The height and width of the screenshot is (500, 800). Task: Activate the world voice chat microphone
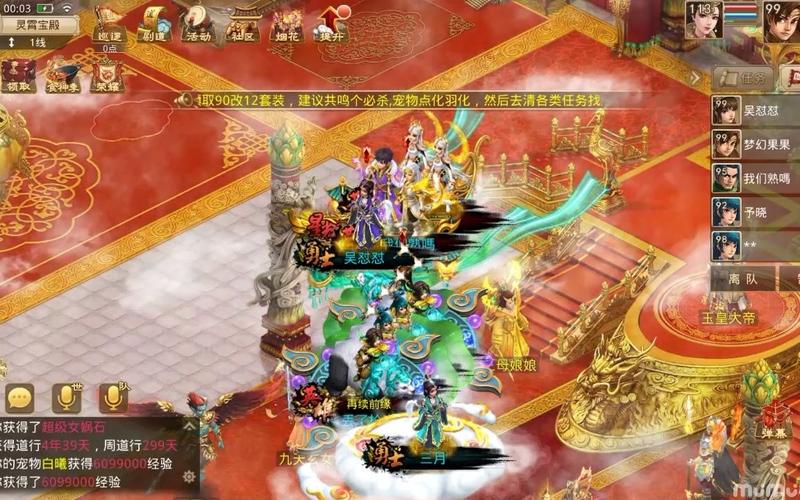click(67, 398)
